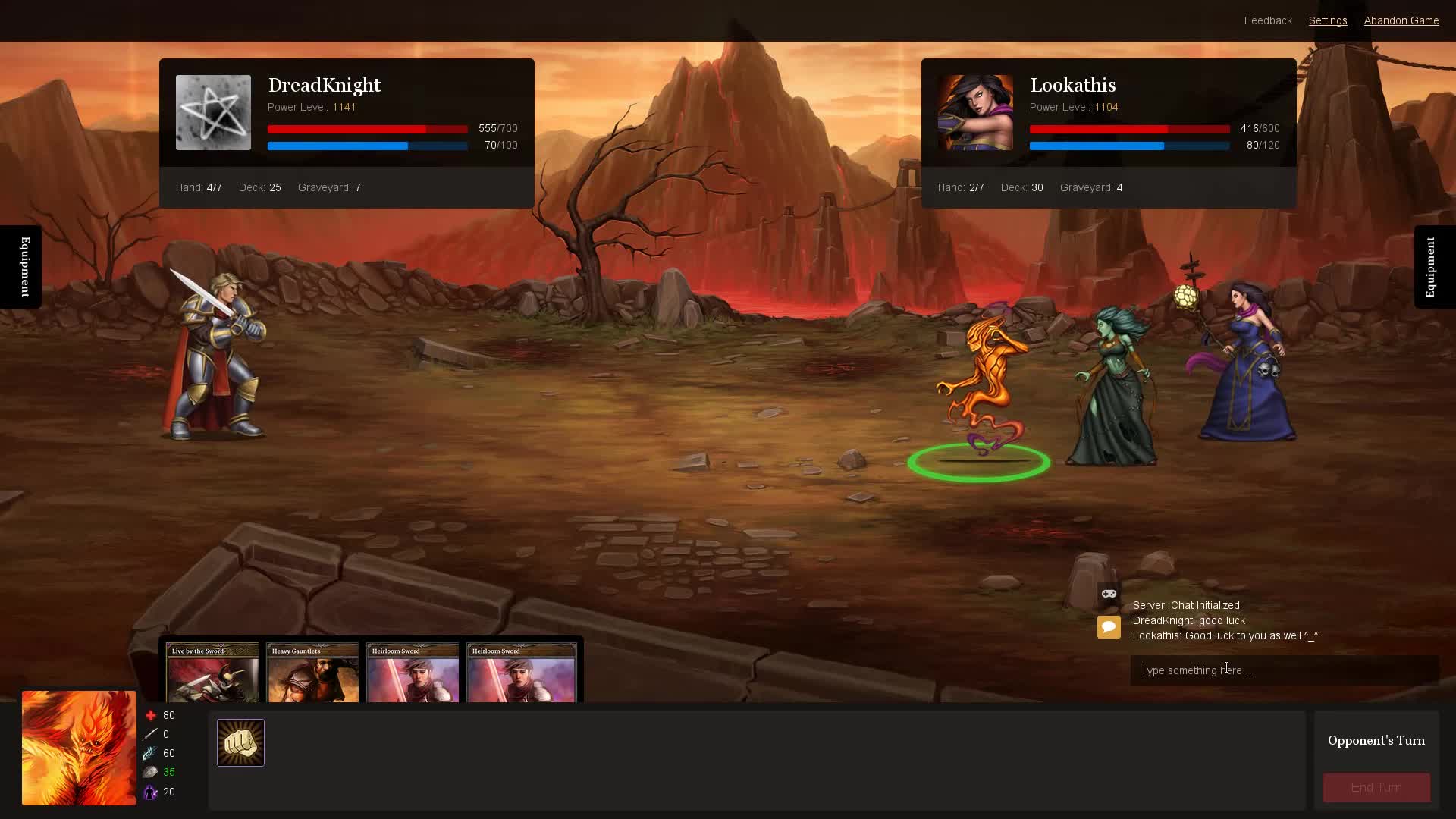Open the Settings menu
The height and width of the screenshot is (819, 1456).
(x=1327, y=20)
